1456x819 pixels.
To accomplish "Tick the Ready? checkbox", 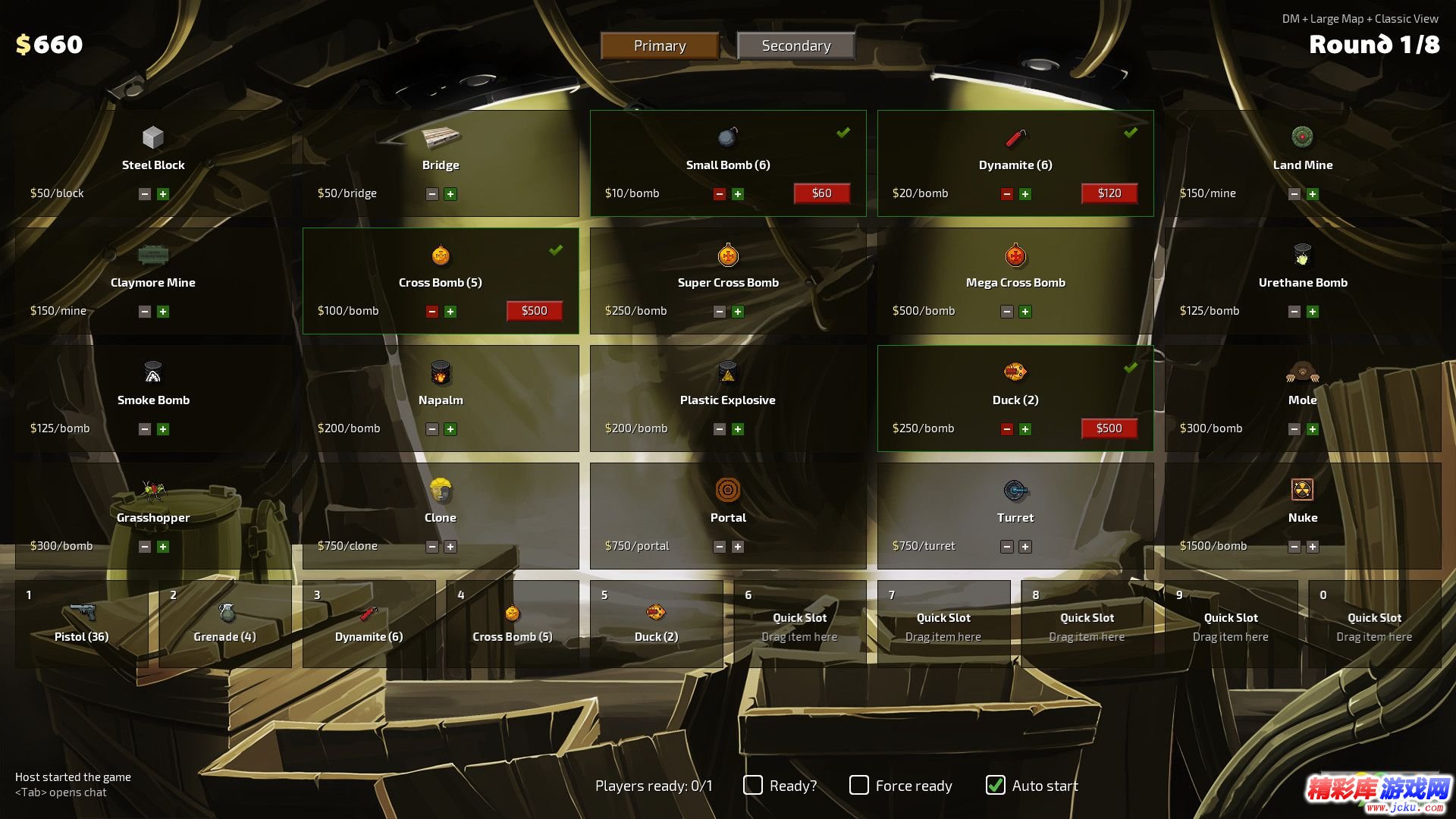I will click(x=753, y=785).
